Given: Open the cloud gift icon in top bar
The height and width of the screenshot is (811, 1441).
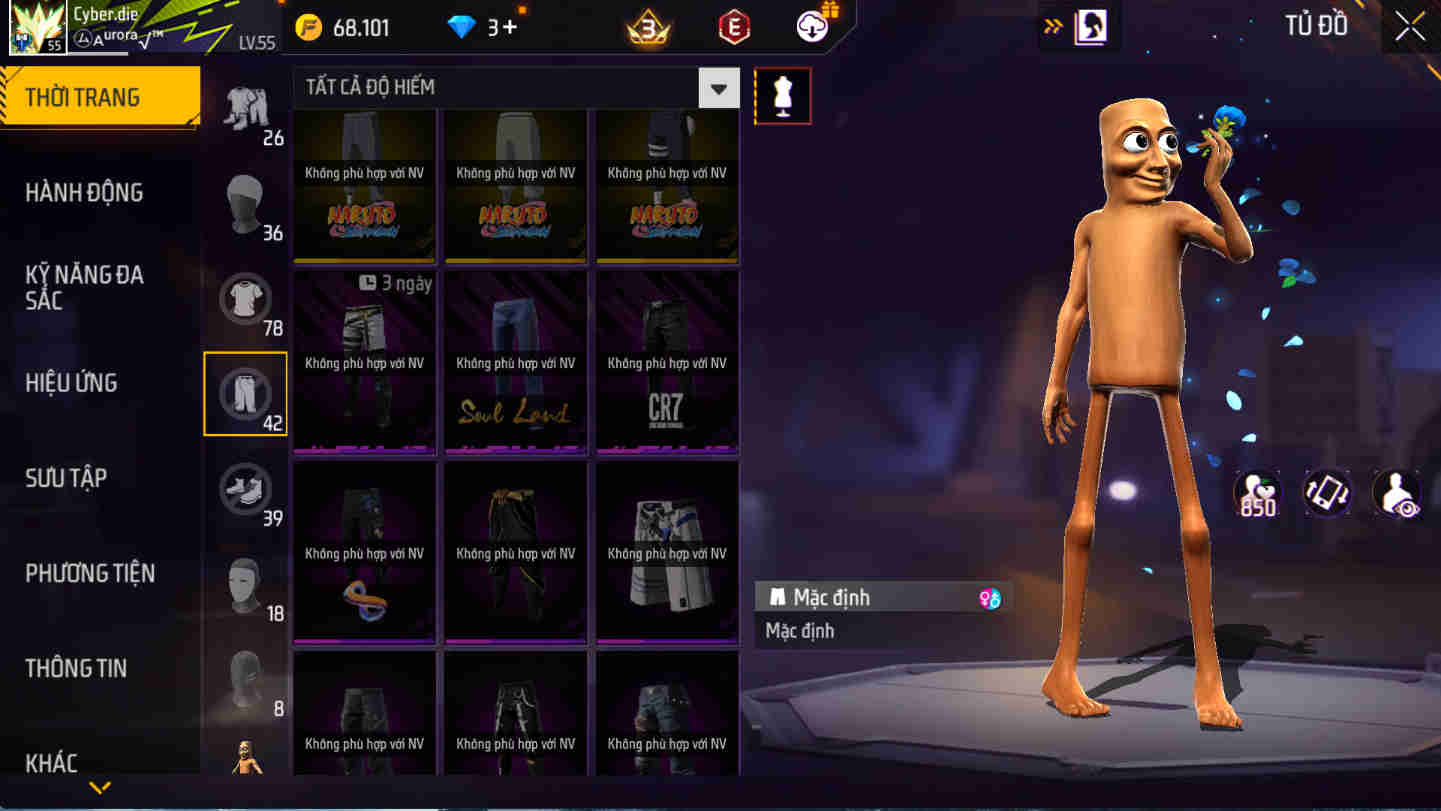Looking at the screenshot, I should point(810,25).
